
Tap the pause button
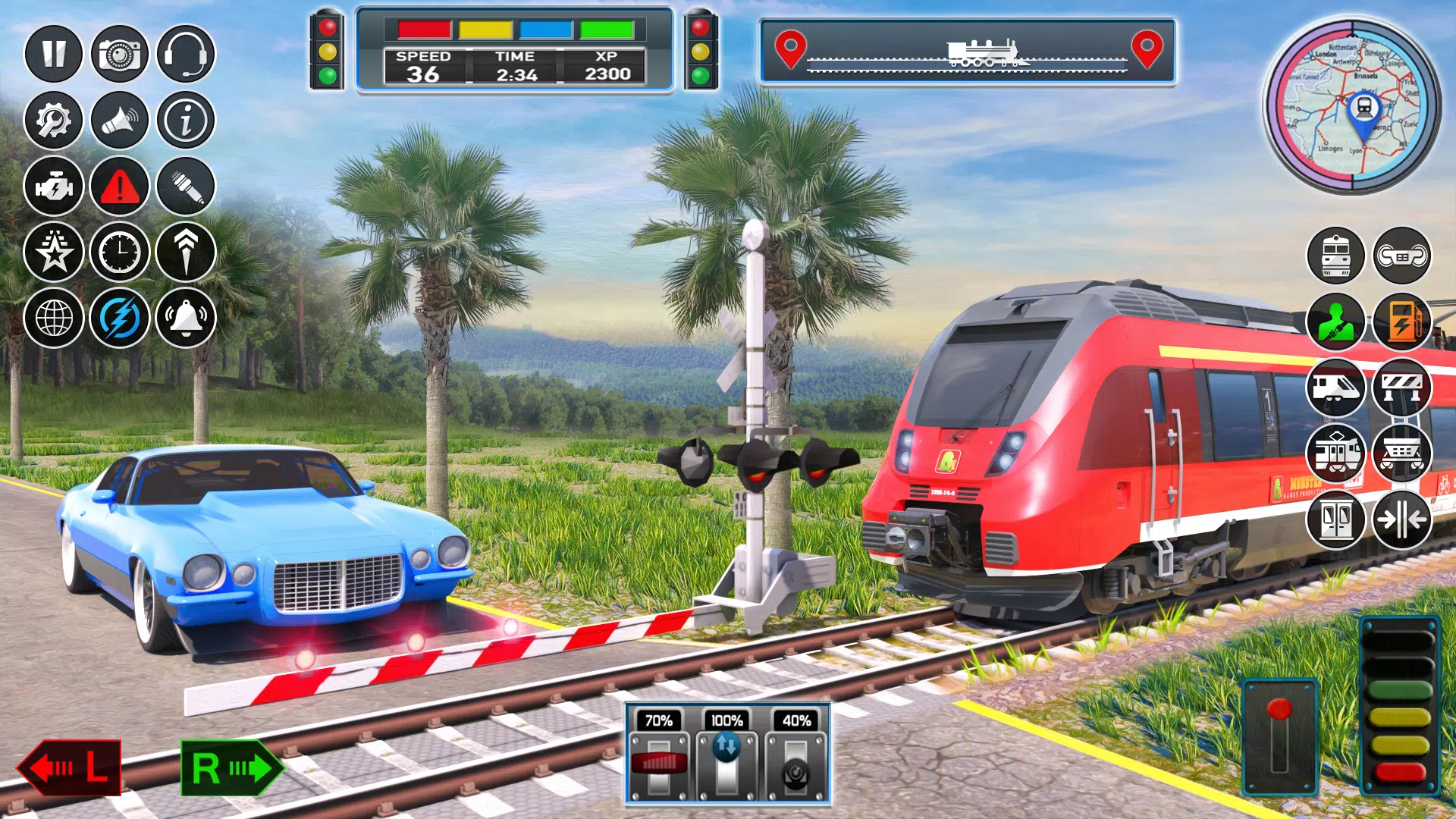coord(52,54)
